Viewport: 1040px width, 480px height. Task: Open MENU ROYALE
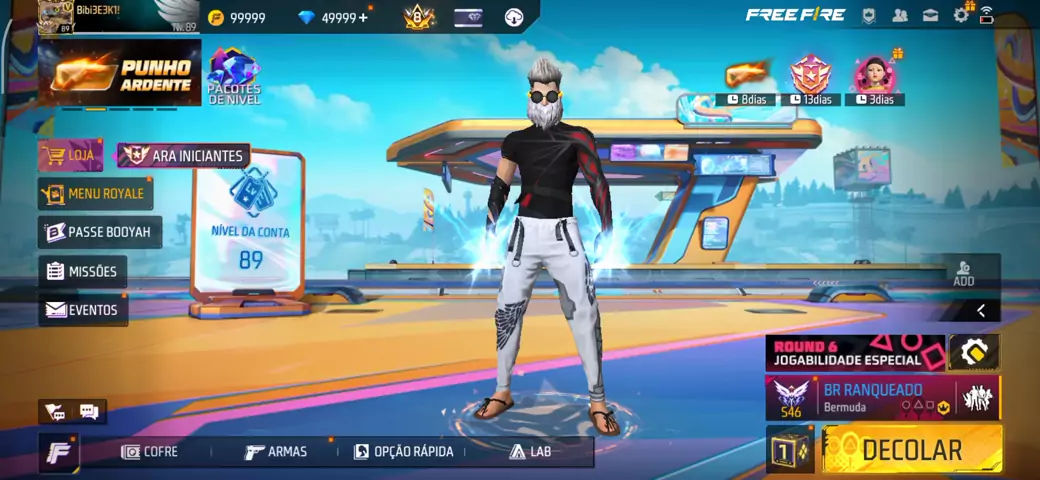[x=93, y=193]
